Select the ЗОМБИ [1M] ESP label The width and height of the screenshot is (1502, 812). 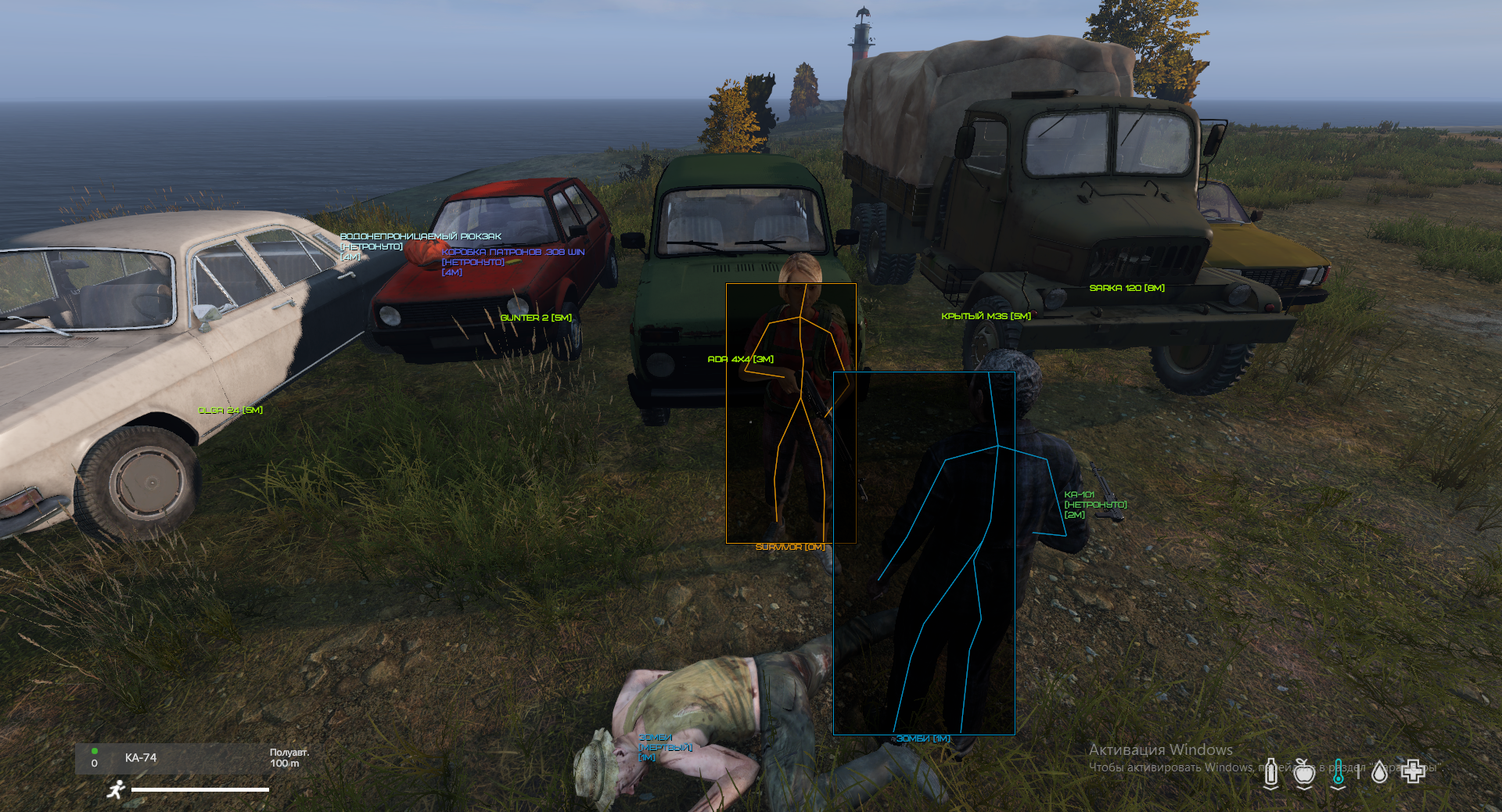point(923,738)
